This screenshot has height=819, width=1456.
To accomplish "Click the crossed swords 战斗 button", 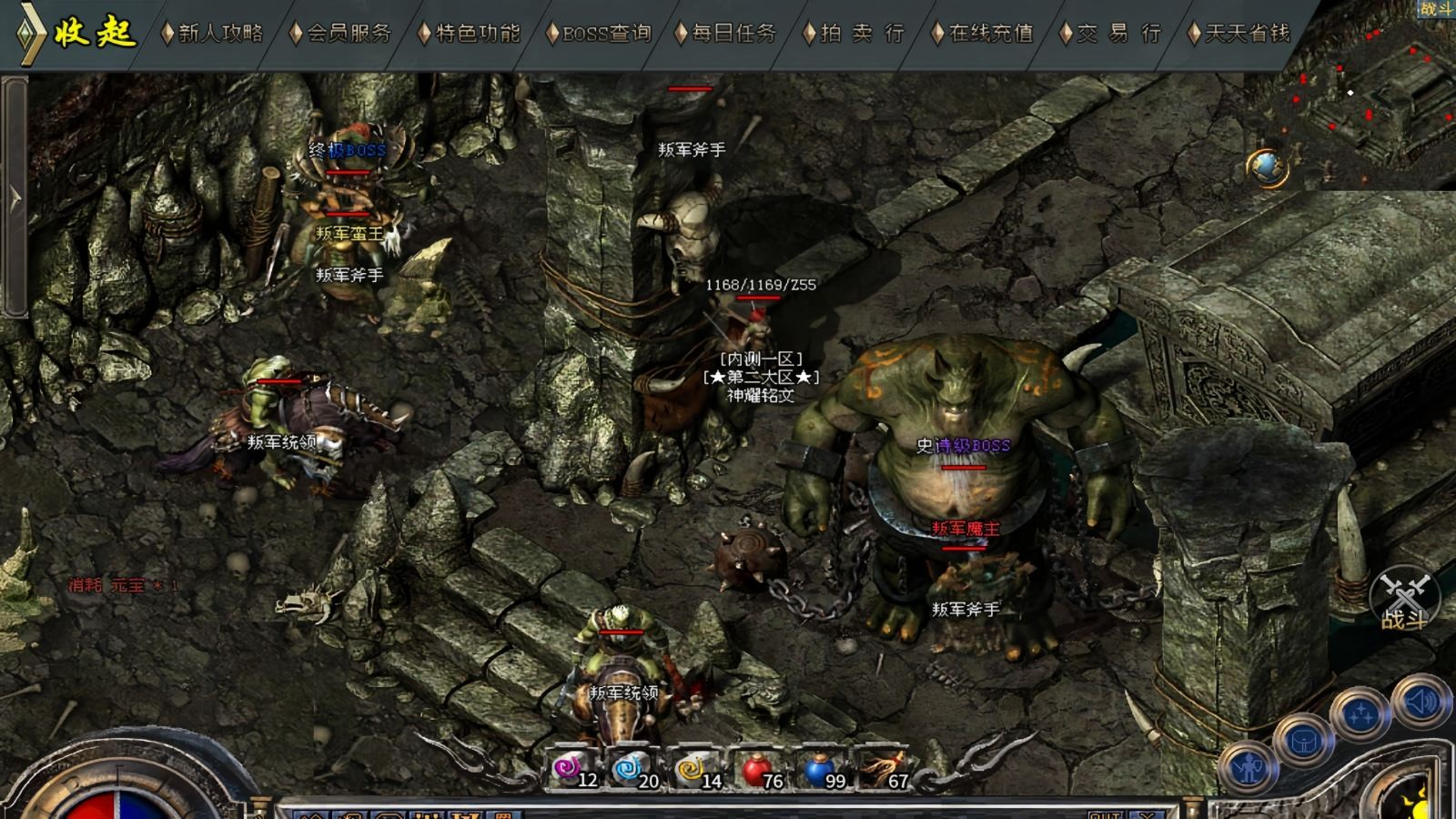I will [x=1404, y=599].
